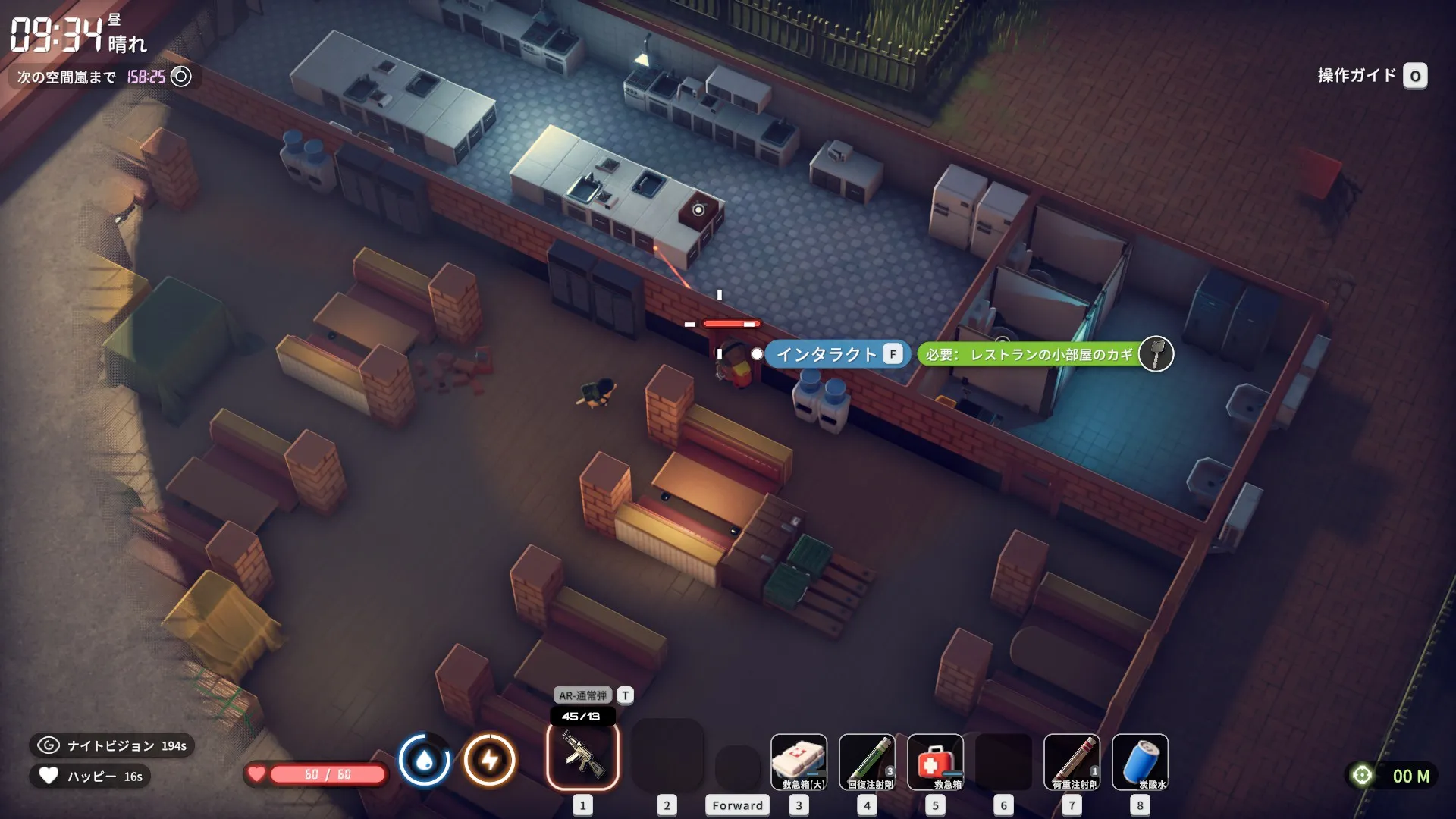Click the lightning bolt energy gauge

(490, 760)
